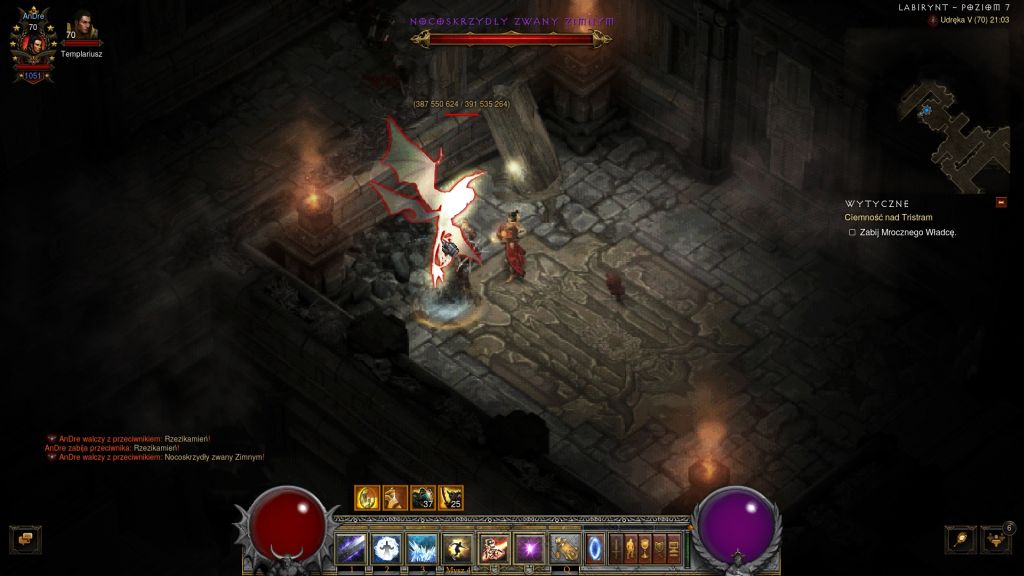1024x576 pixels.
Task: Trigger the running golden figure skill
Action: (457, 548)
